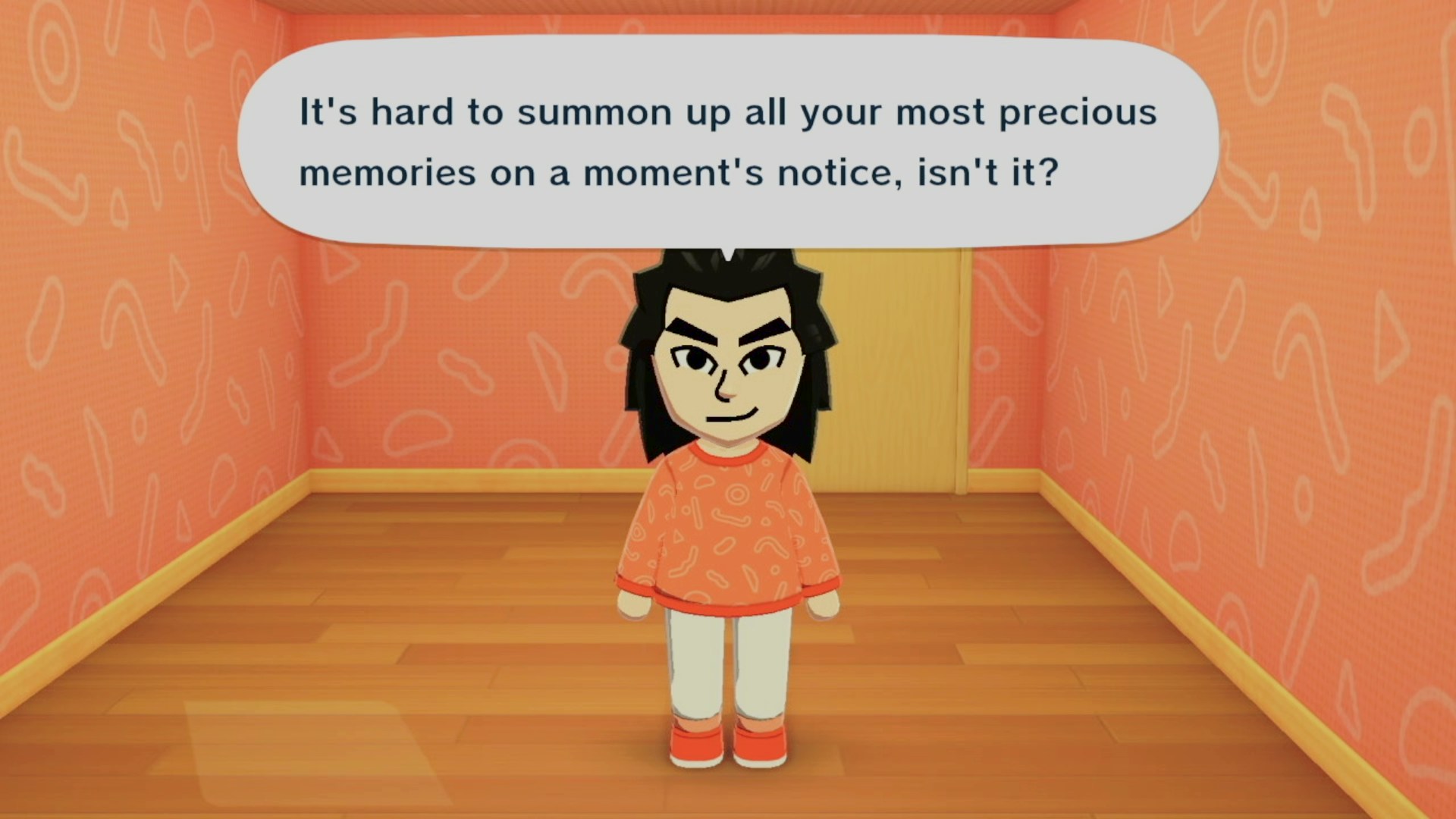Click the speech bubble to continue dialogue
The height and width of the screenshot is (819, 1456).
[x=728, y=142]
